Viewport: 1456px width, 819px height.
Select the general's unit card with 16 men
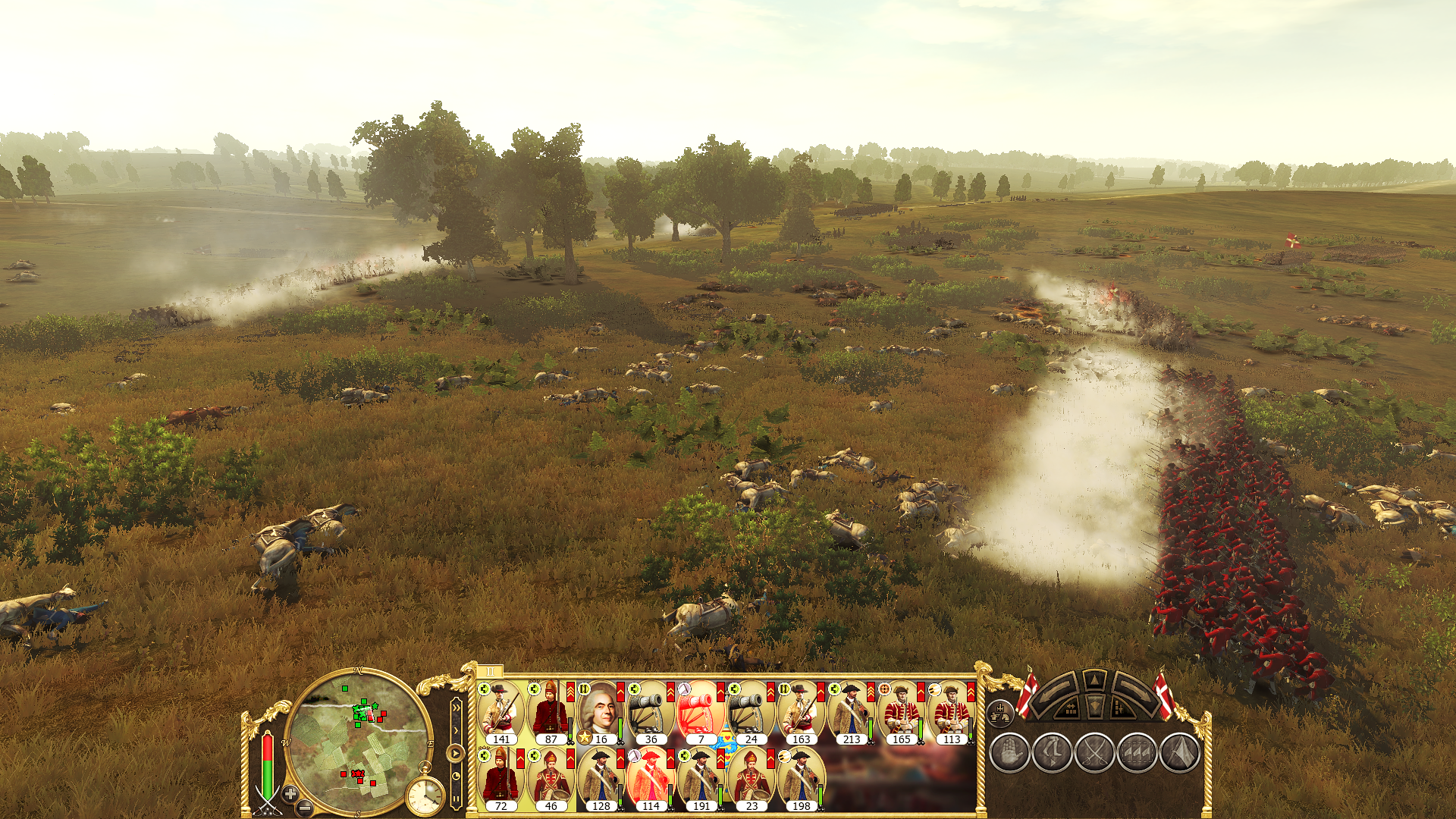click(600, 713)
